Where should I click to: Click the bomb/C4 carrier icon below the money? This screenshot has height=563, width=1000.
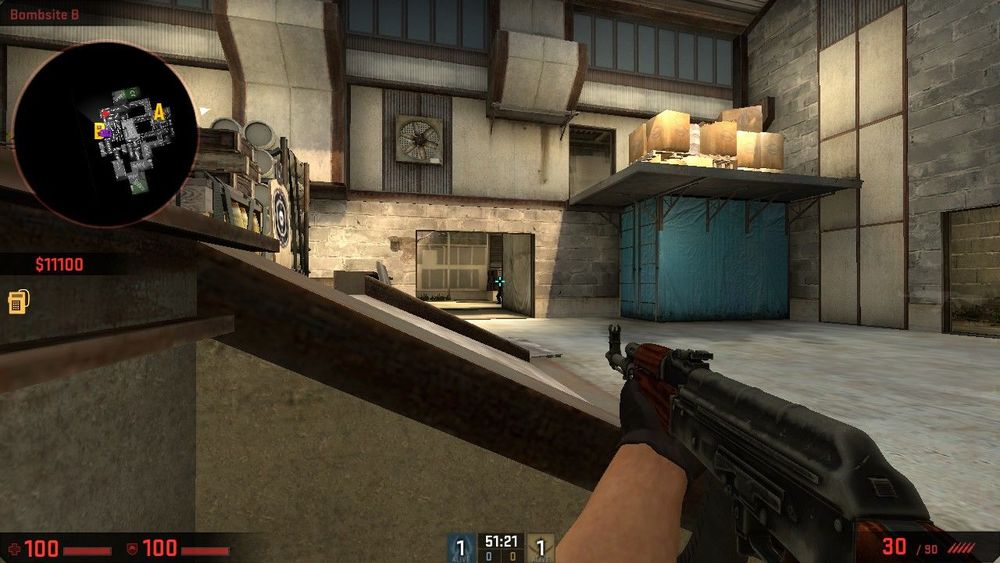click(x=17, y=301)
